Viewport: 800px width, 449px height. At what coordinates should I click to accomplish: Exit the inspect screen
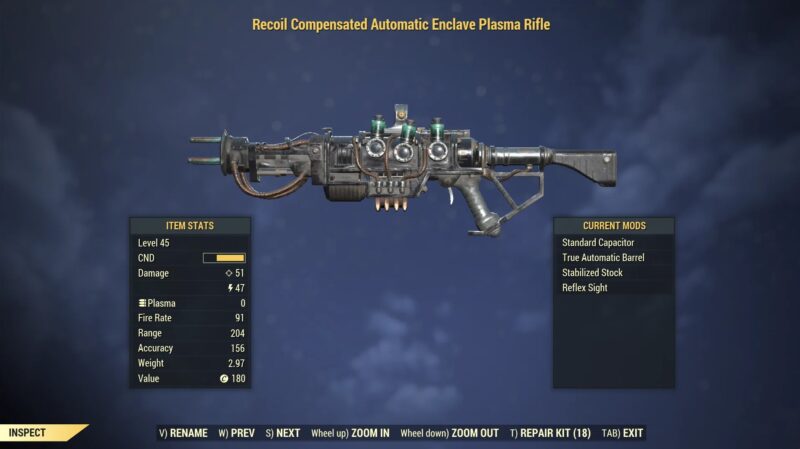click(624, 433)
